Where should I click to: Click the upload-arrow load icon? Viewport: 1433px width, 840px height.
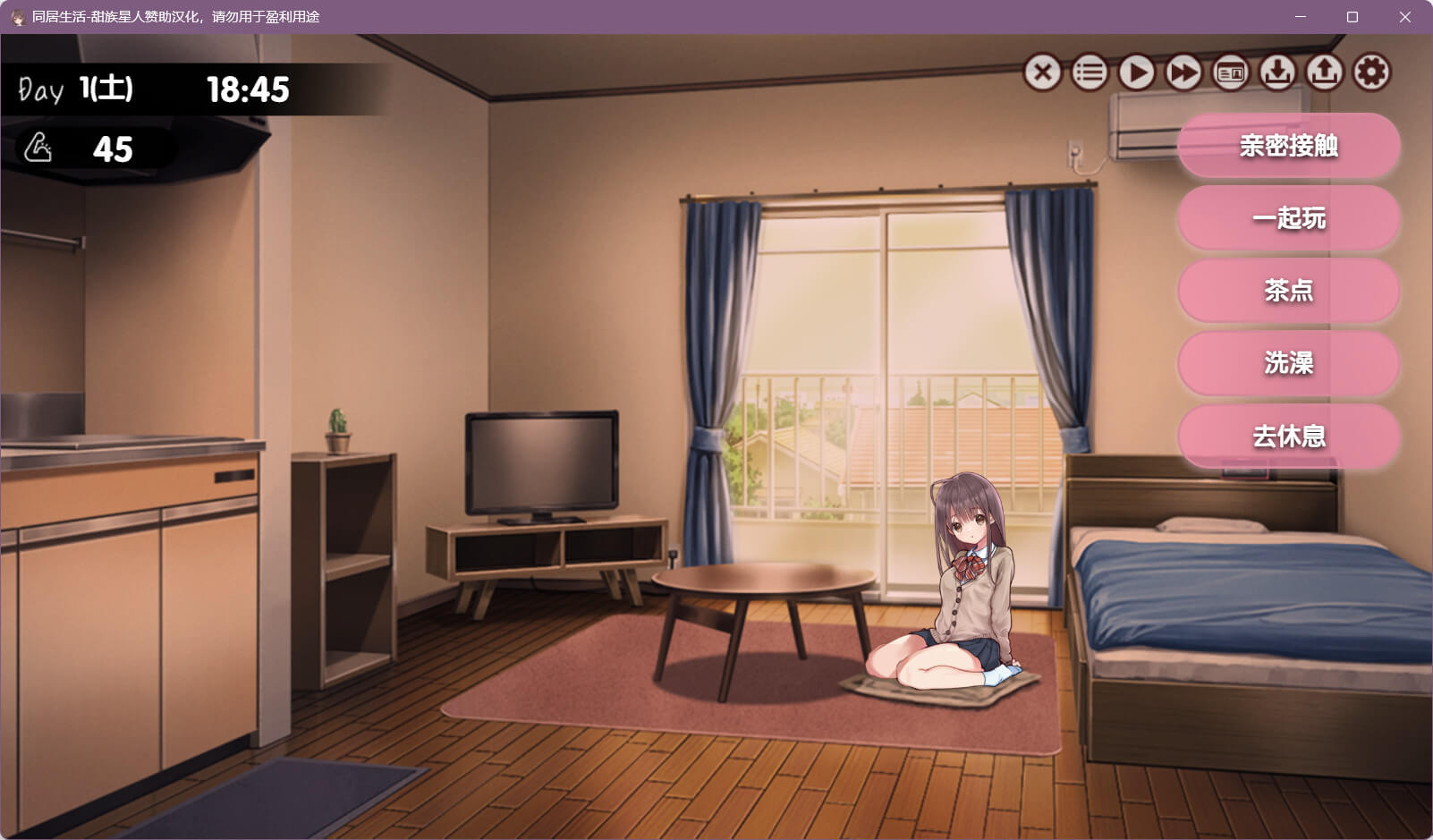tap(1325, 72)
